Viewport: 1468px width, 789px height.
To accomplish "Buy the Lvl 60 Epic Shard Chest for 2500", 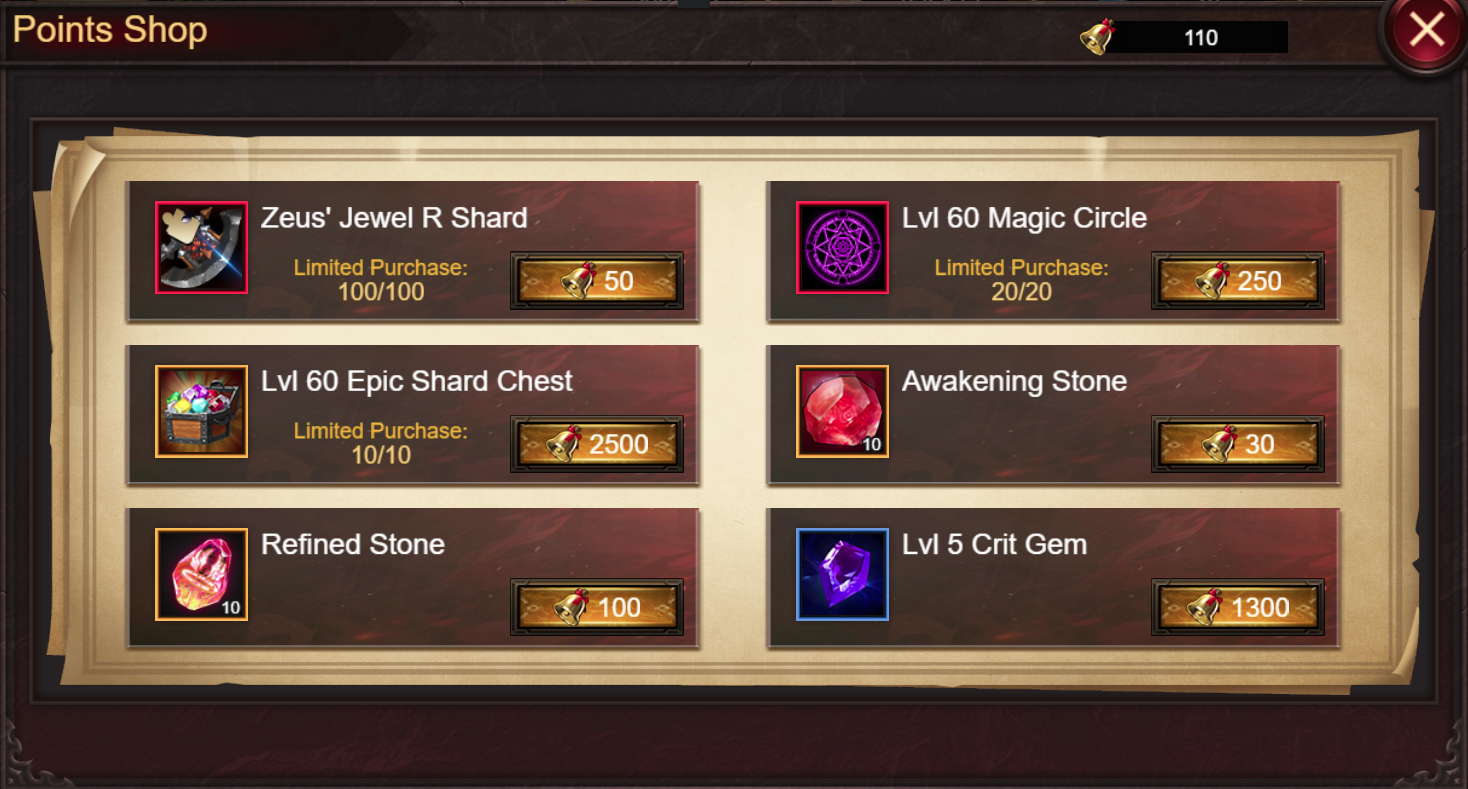I will click(597, 444).
